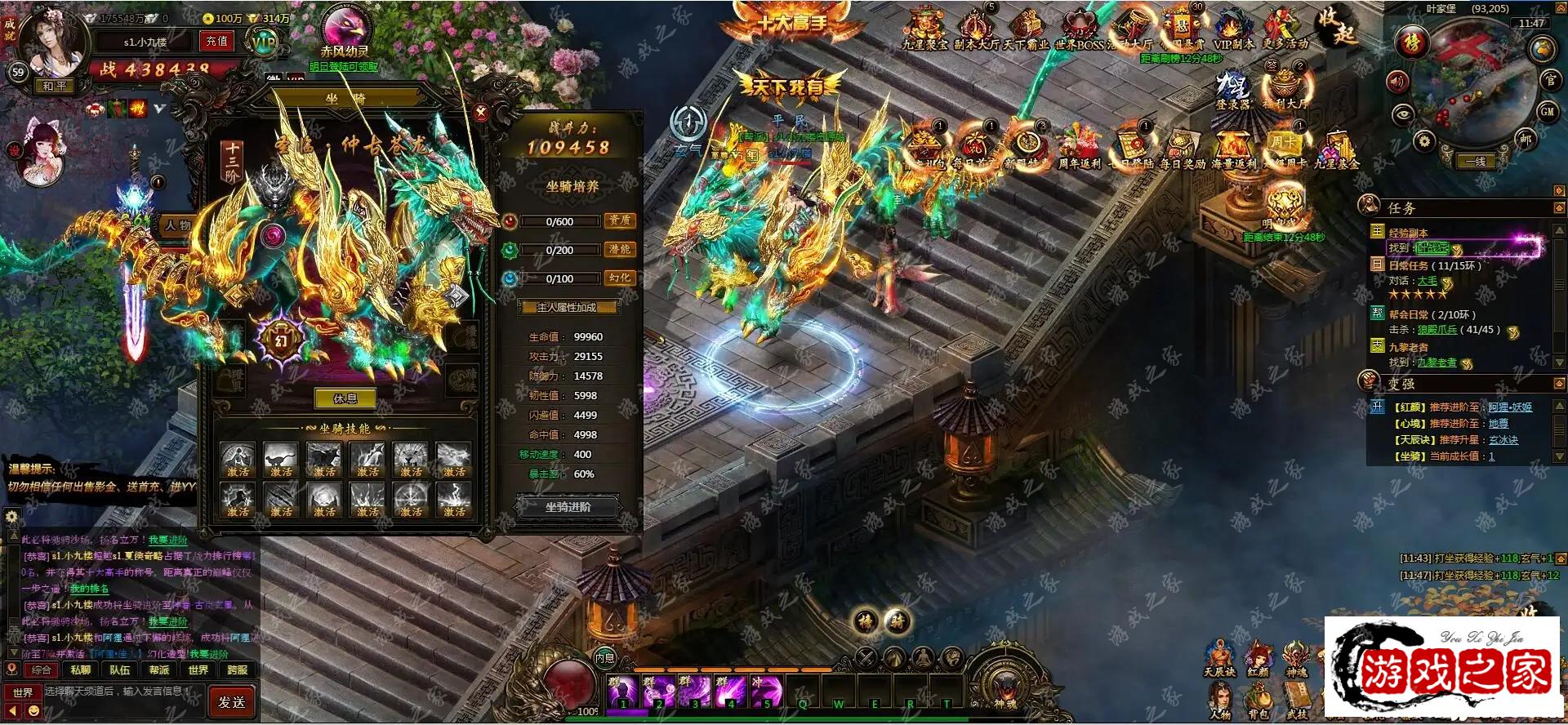Click the 资质 aptitude training button
The height and width of the screenshot is (725, 1568).
[x=619, y=220]
